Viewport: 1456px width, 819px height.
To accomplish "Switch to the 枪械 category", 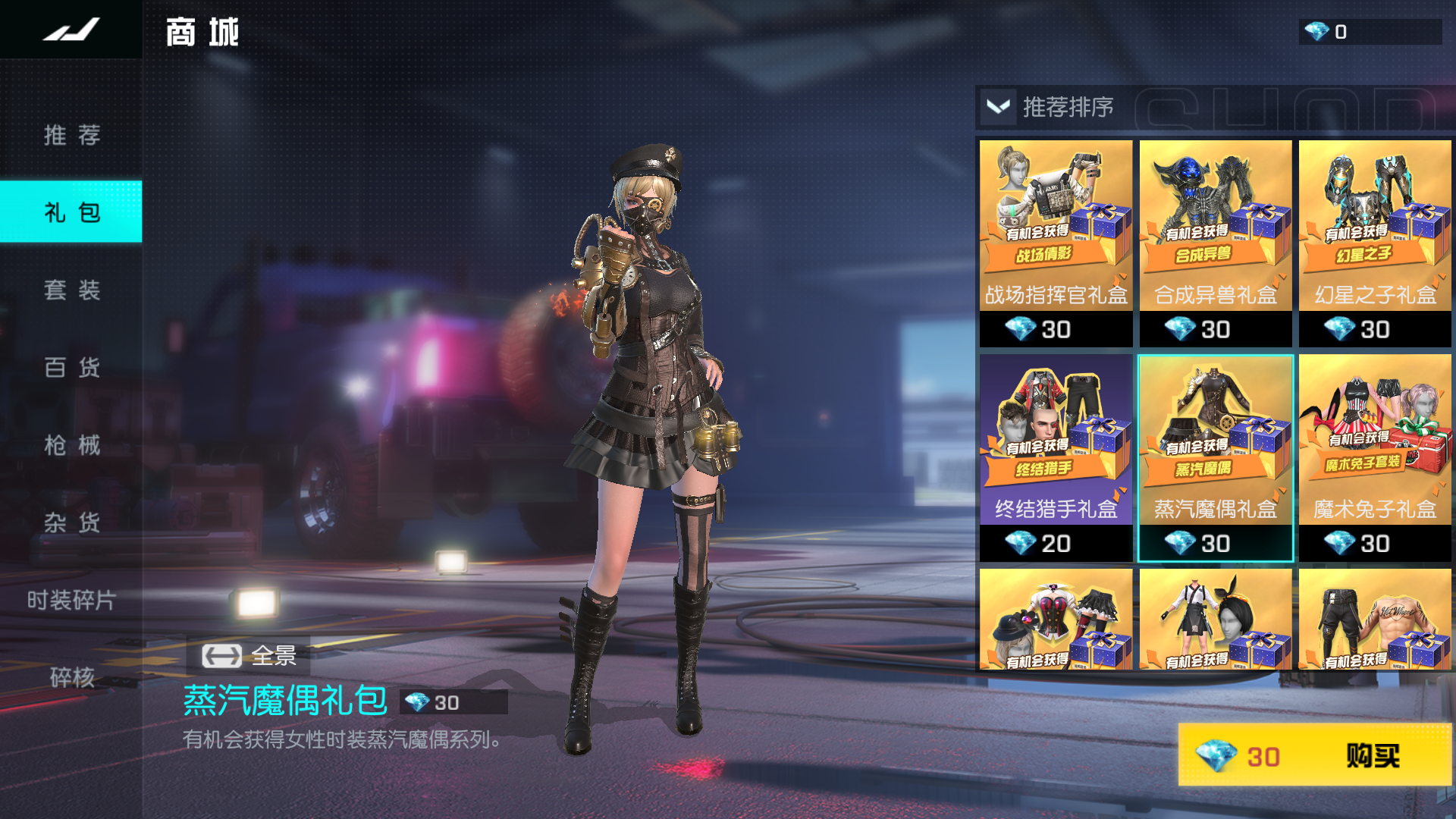I will pos(71,445).
